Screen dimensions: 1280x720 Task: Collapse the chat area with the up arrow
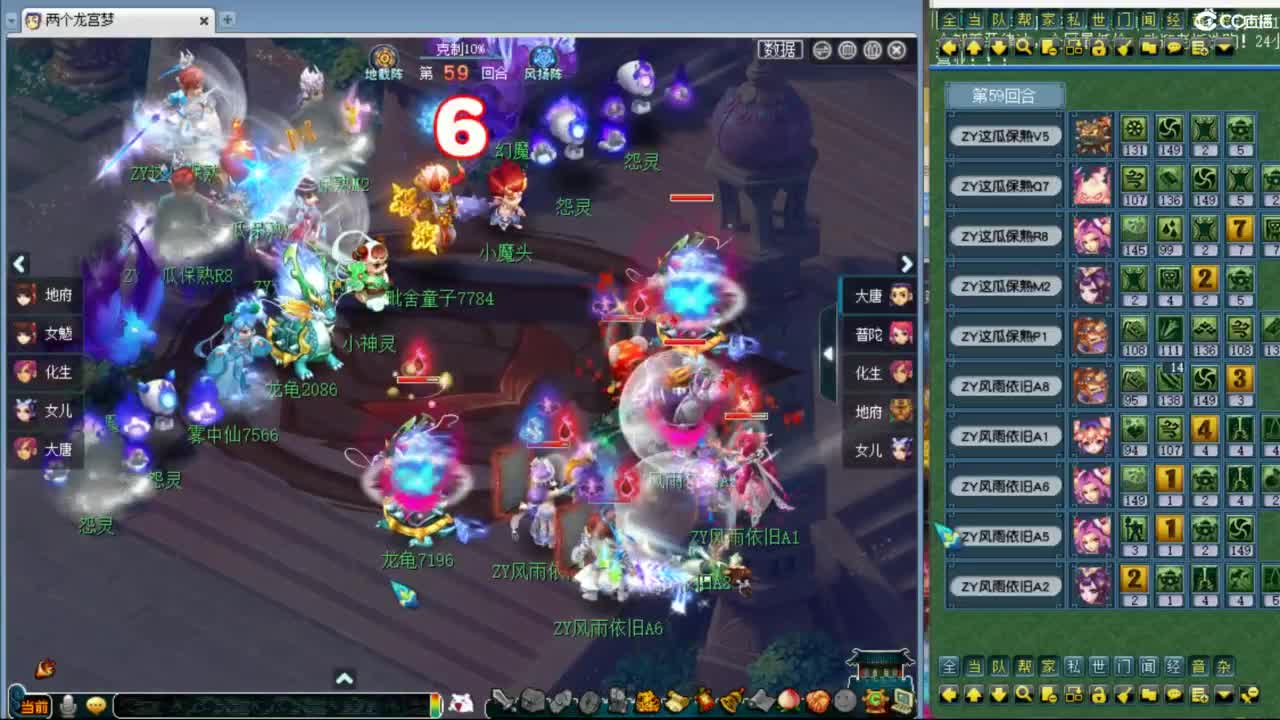(x=344, y=677)
